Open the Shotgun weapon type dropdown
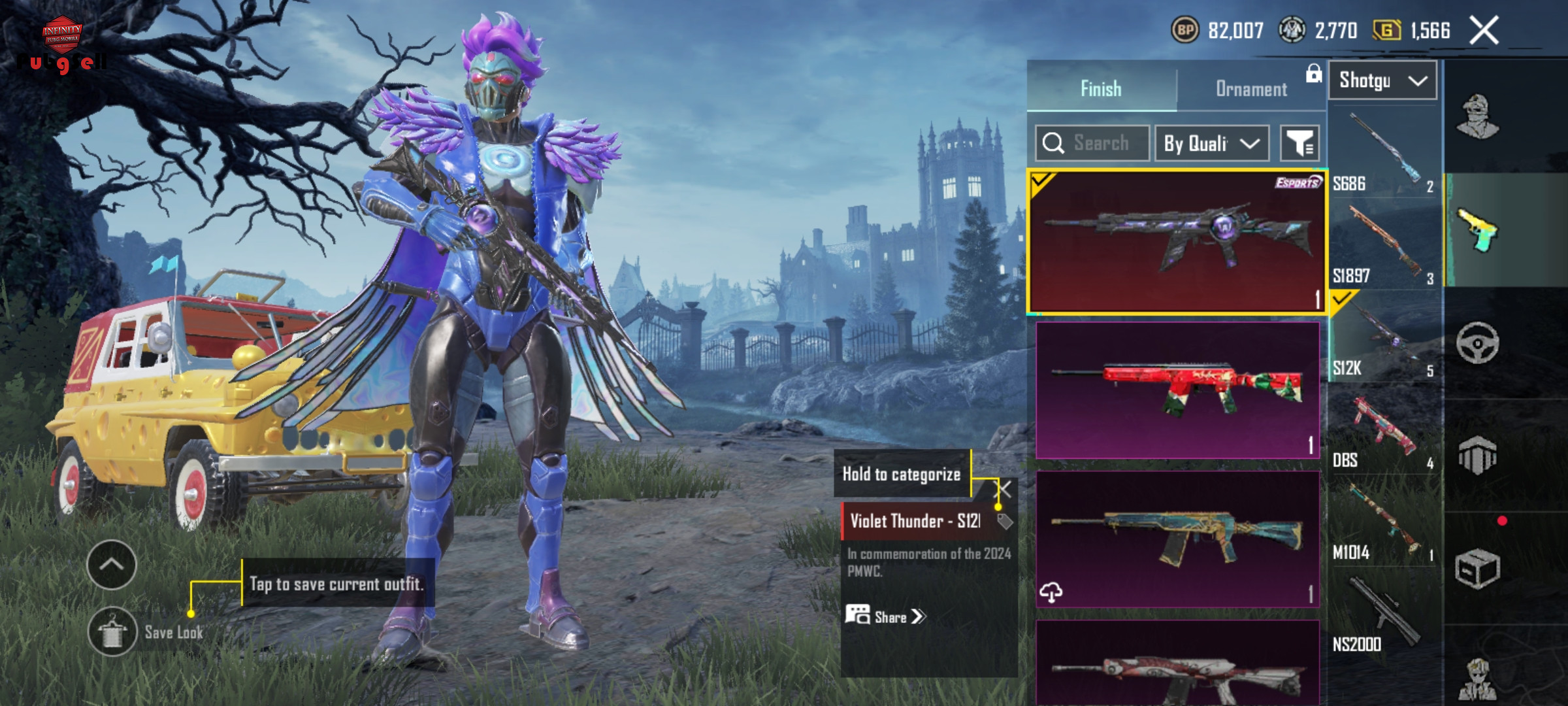 click(1382, 80)
